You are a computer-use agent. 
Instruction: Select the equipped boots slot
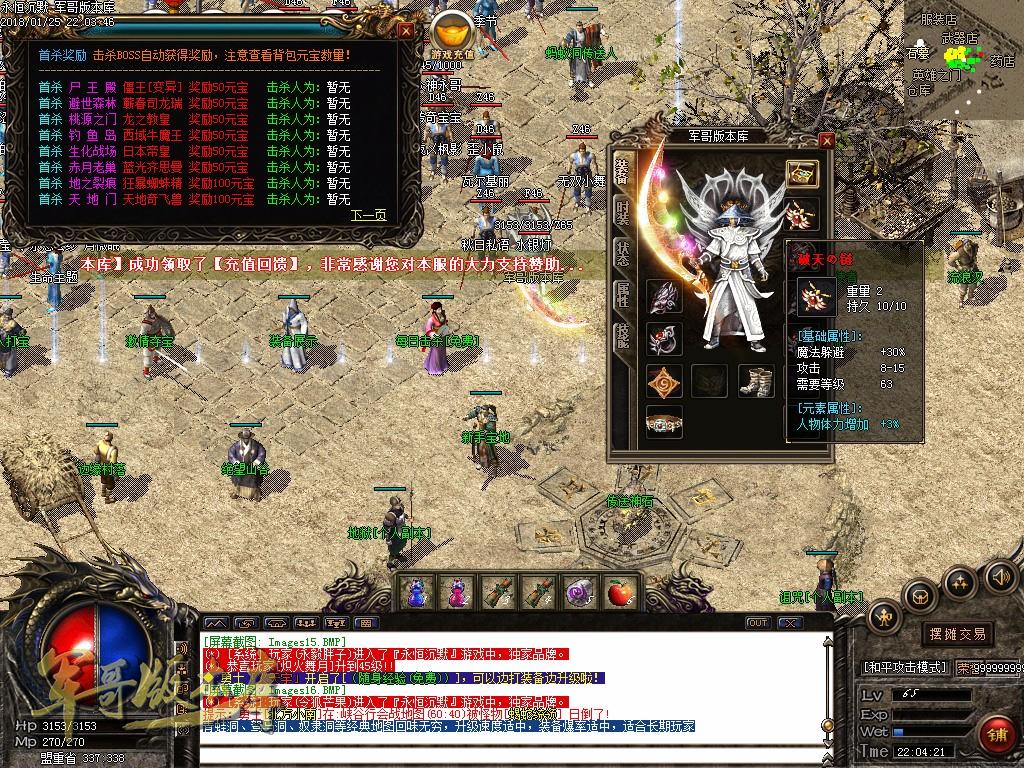coord(756,380)
